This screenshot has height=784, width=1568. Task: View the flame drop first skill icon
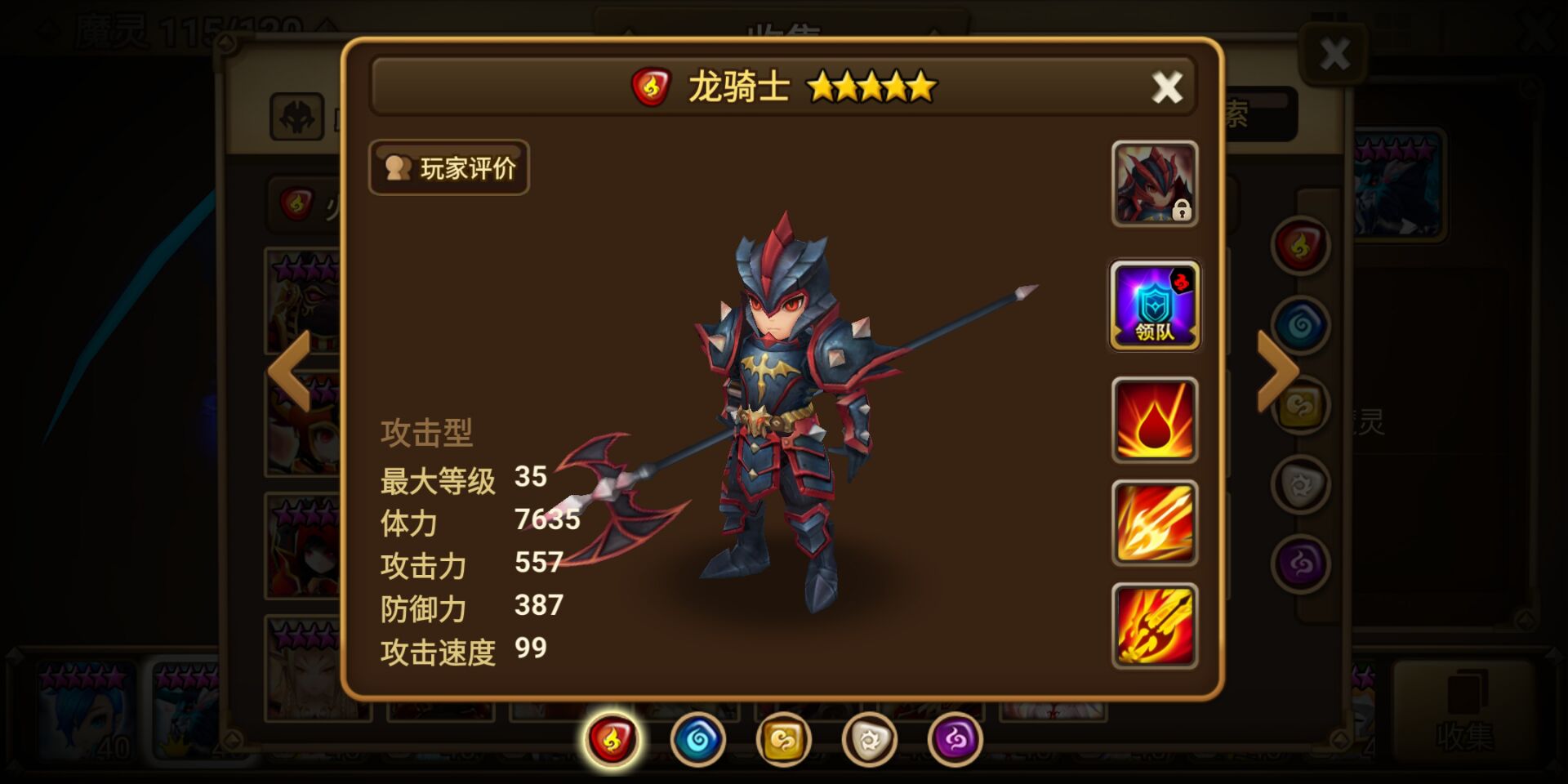(1154, 418)
